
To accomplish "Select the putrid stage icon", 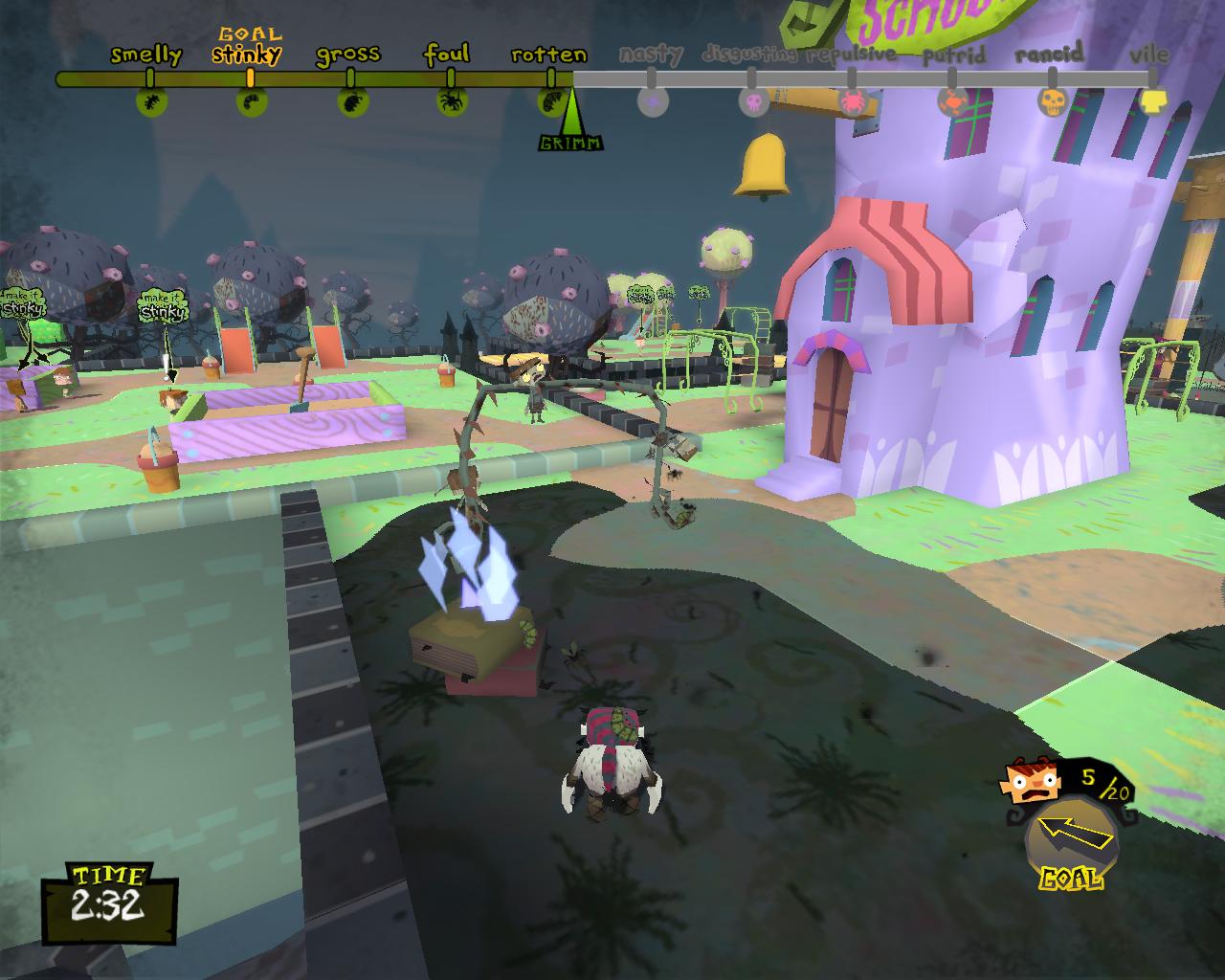I will pos(952,100).
